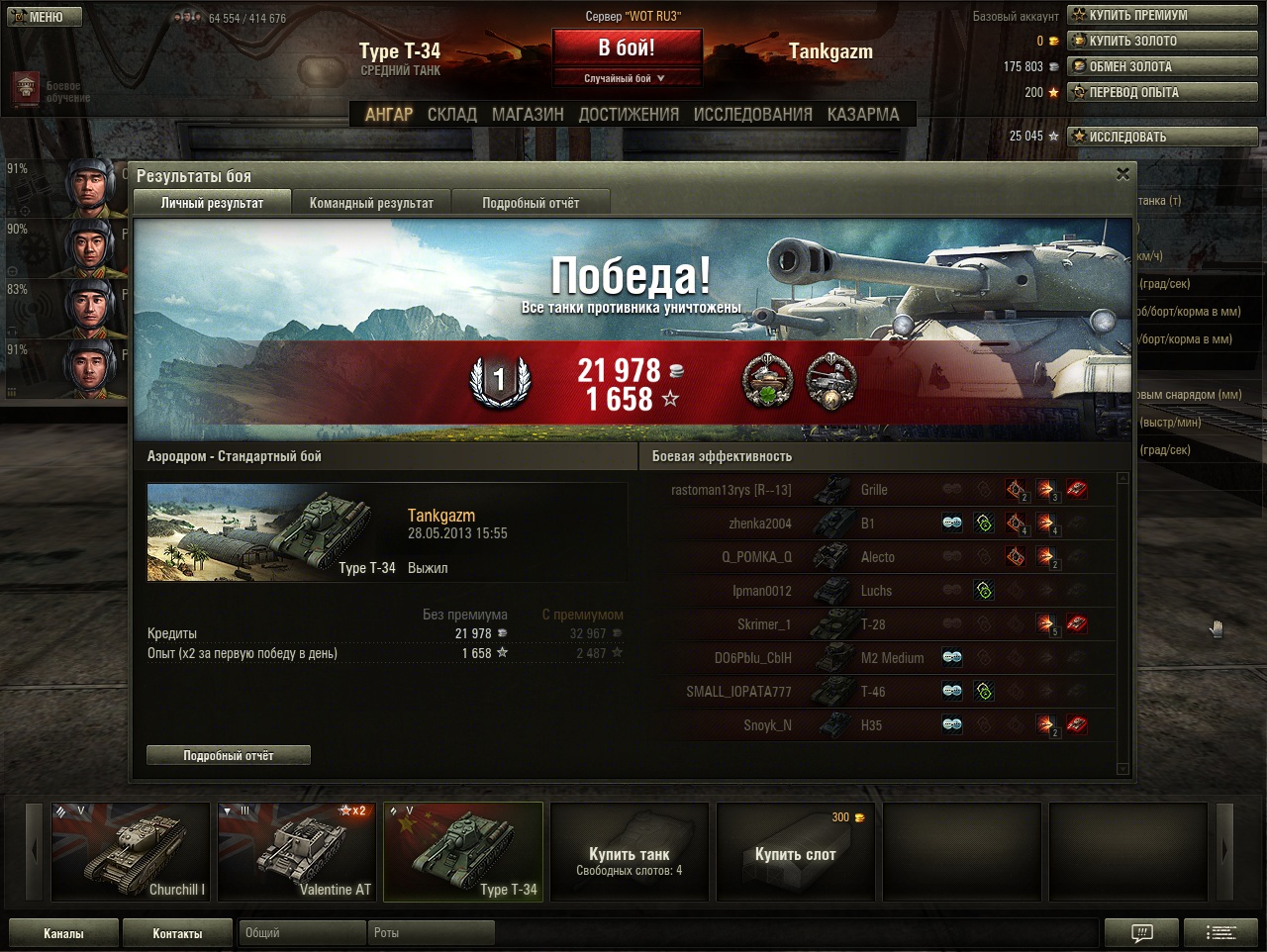Open the Исследования section
1267x952 pixels.
point(752,115)
